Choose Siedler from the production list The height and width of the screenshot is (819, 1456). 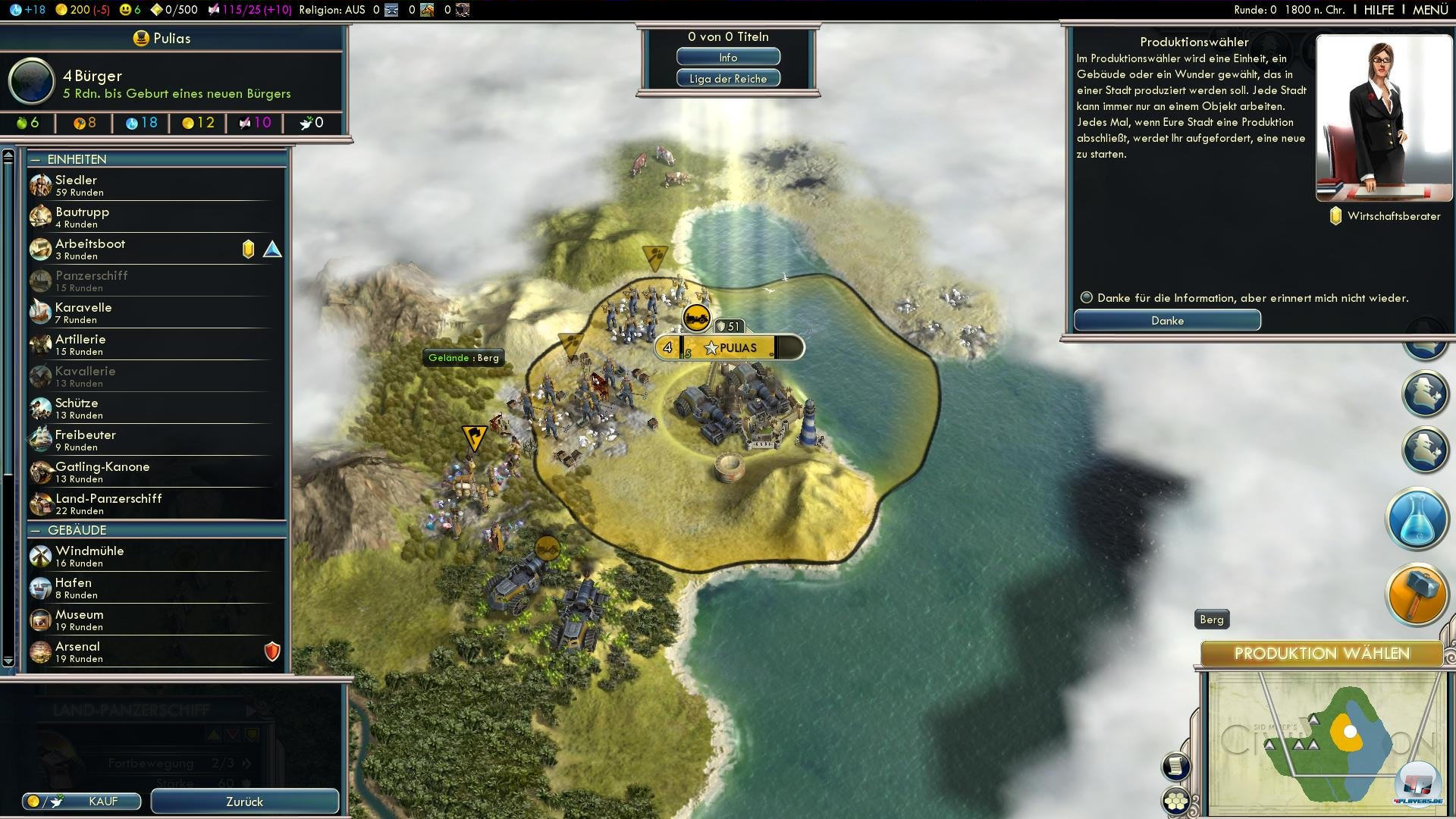coord(152,185)
